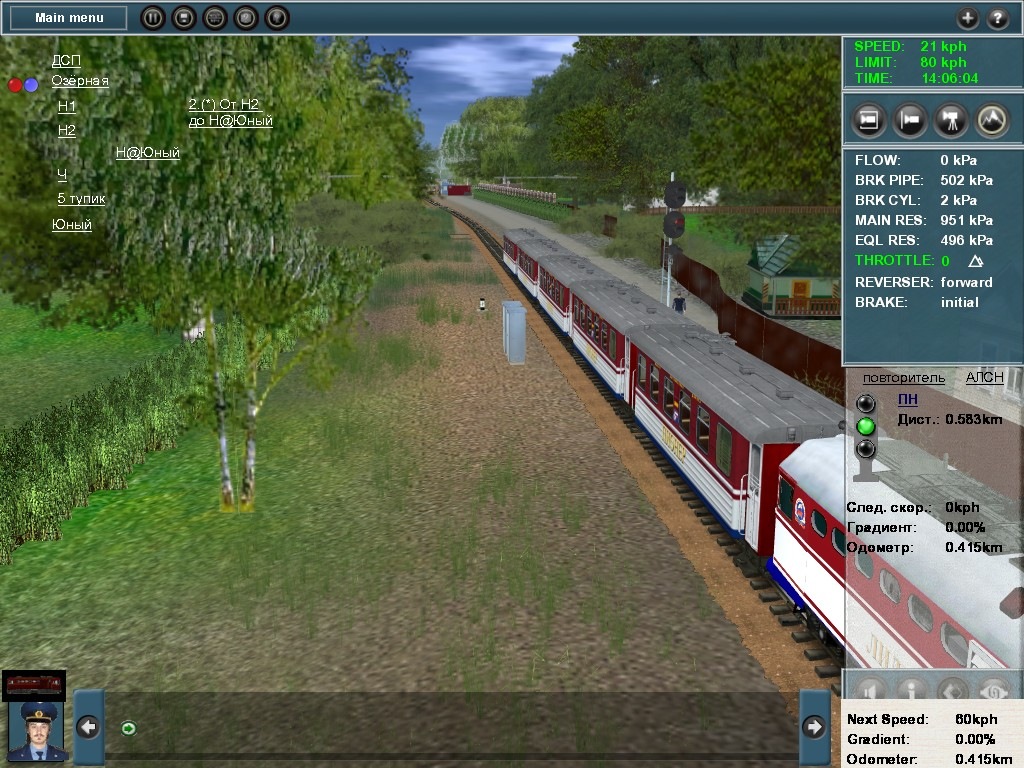The width and height of the screenshot is (1024, 768).
Task: Activate the mountain free-roam camera view
Action: pyautogui.click(x=991, y=120)
